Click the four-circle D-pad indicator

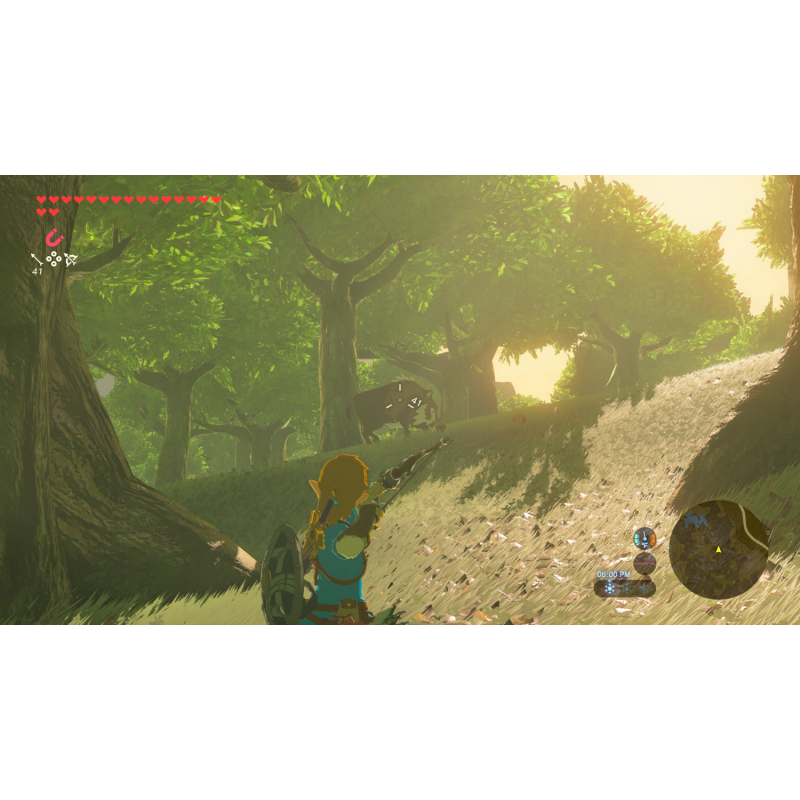[54, 259]
